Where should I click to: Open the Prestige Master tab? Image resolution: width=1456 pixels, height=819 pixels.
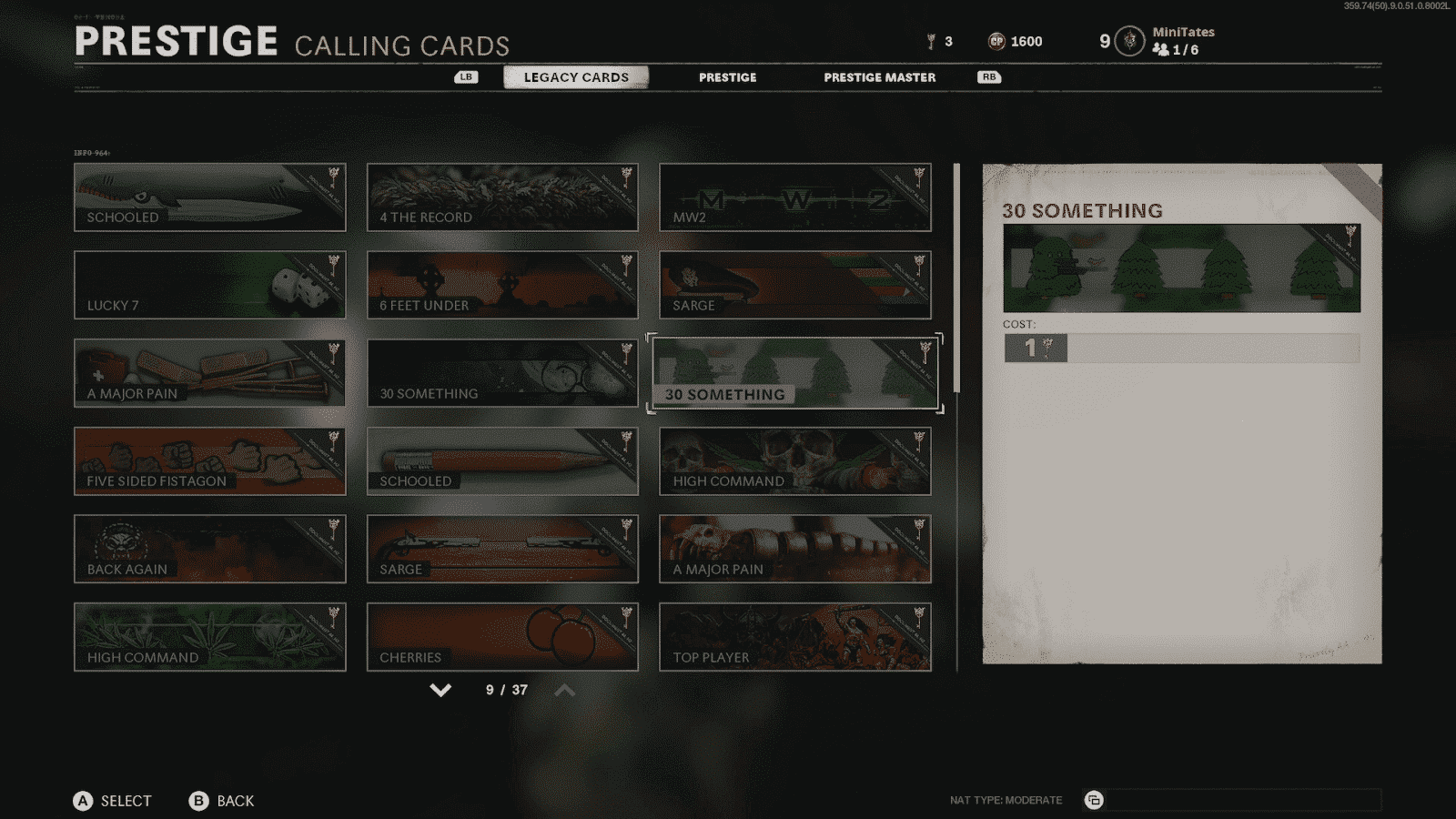878,77
